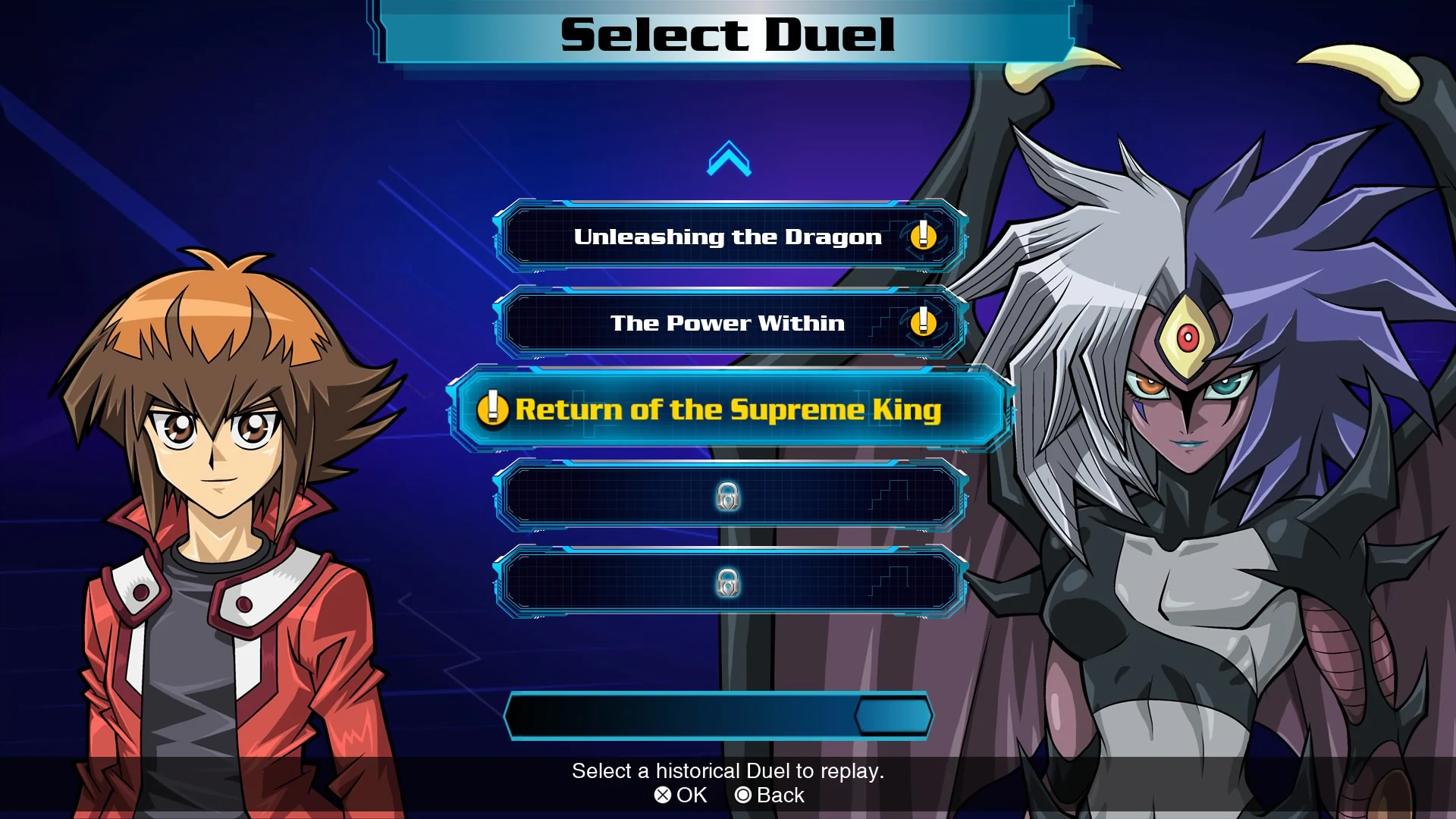Click the padlock on the bottom locked duel slot
The height and width of the screenshot is (819, 1456).
click(x=729, y=585)
